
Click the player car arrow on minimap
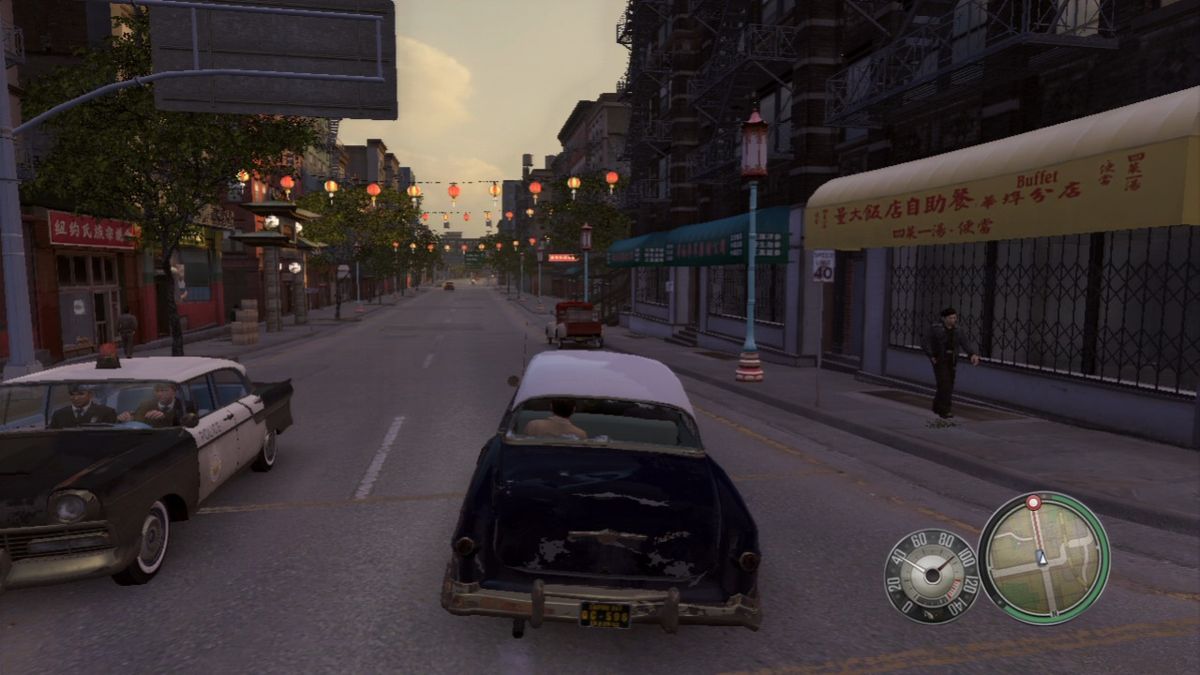click(x=1041, y=558)
